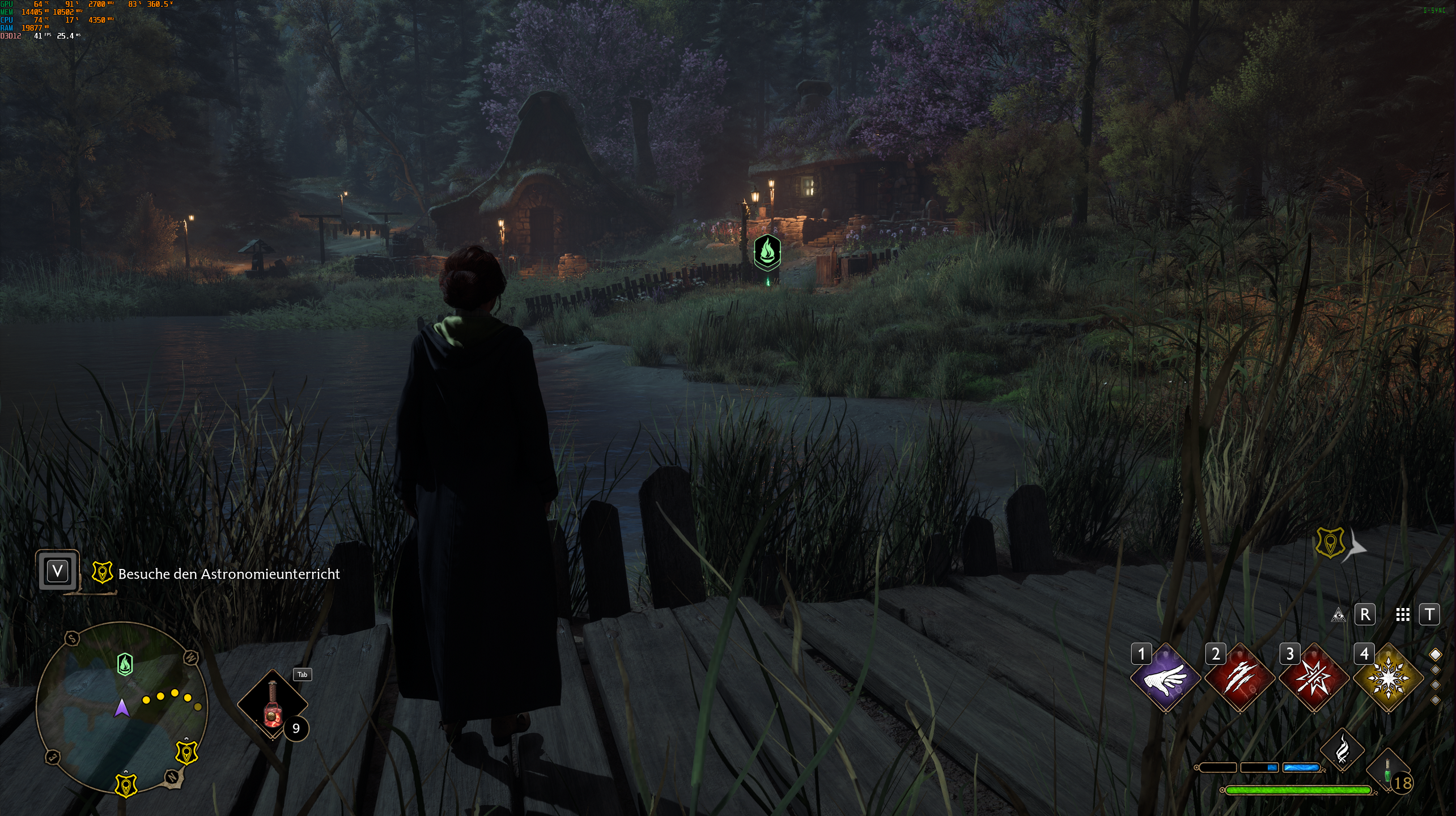Click the potion assigned to Tab

272,704
